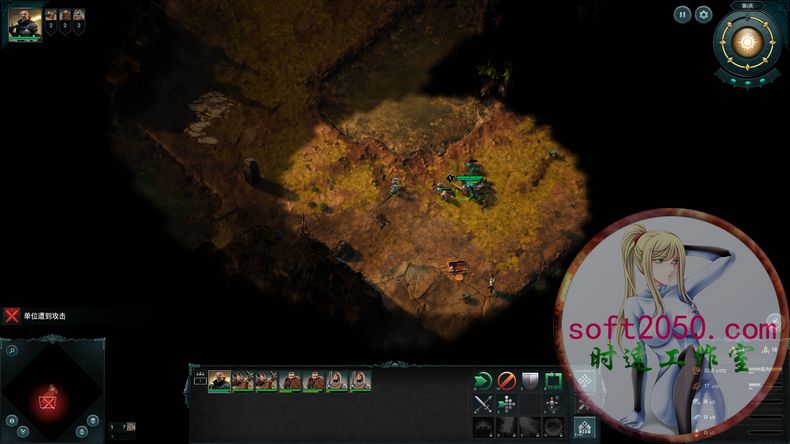Select the last hooded unit portrait in selection panel
790x444 pixels.
(360, 380)
